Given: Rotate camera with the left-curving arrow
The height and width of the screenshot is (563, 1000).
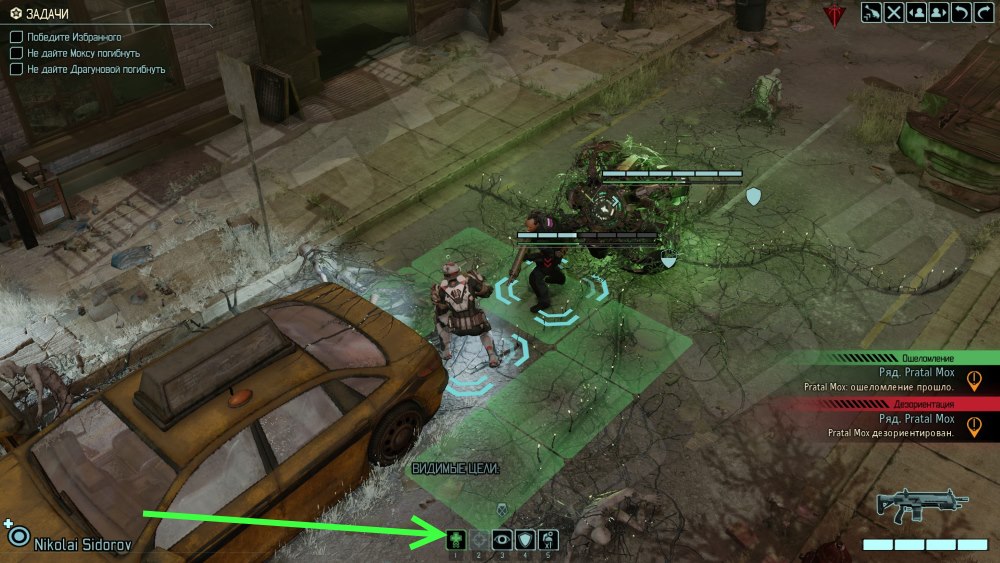Looking at the screenshot, I should point(962,13).
